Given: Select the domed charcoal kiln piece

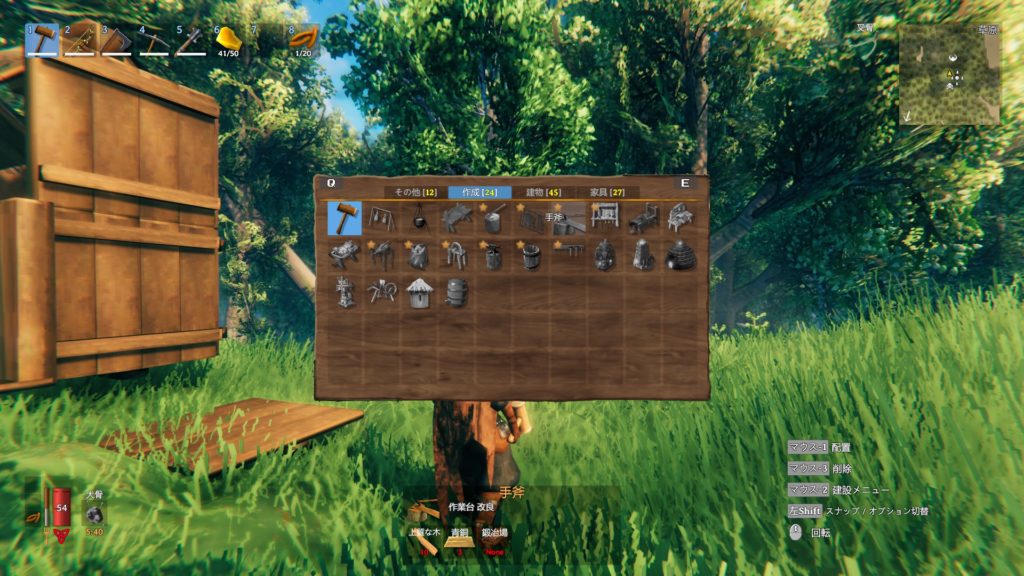Looking at the screenshot, I should point(681,255).
